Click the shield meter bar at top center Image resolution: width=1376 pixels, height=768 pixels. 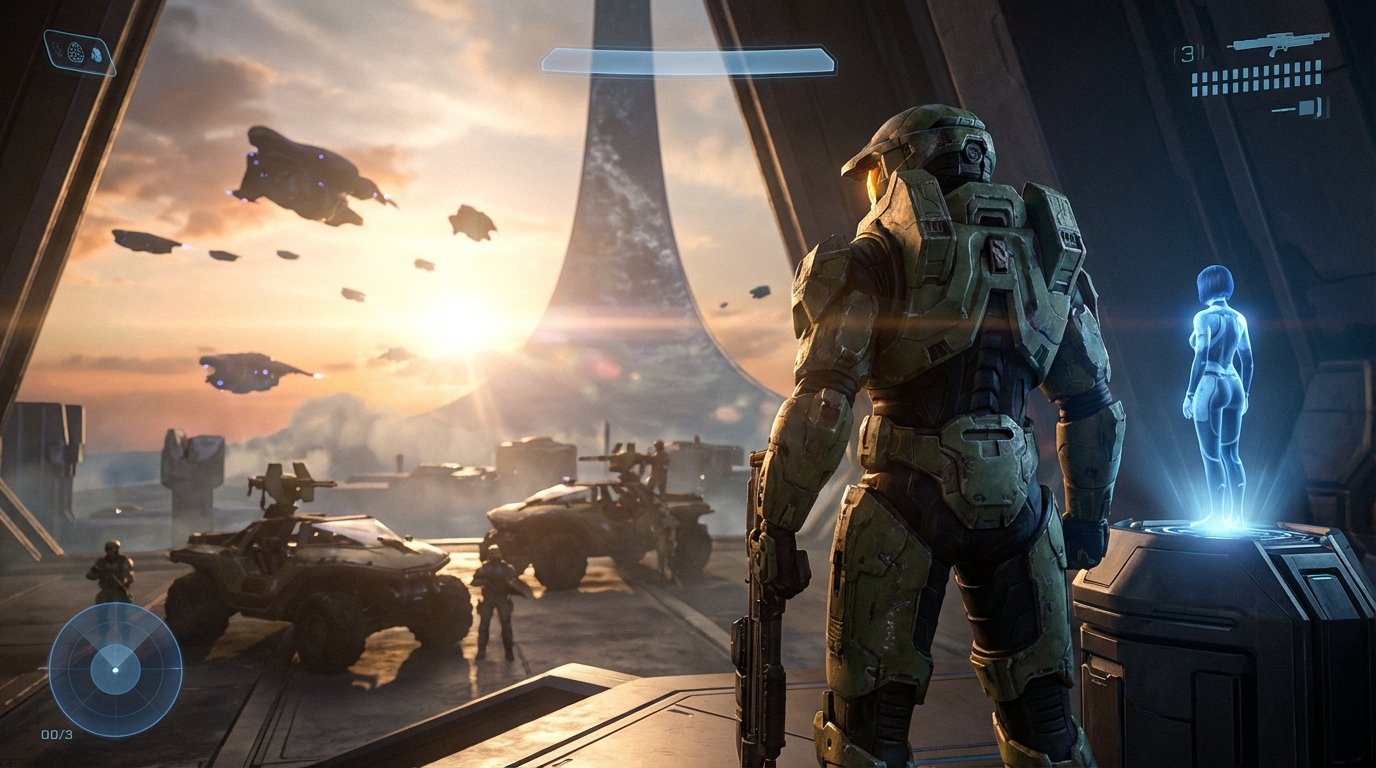[x=688, y=60]
